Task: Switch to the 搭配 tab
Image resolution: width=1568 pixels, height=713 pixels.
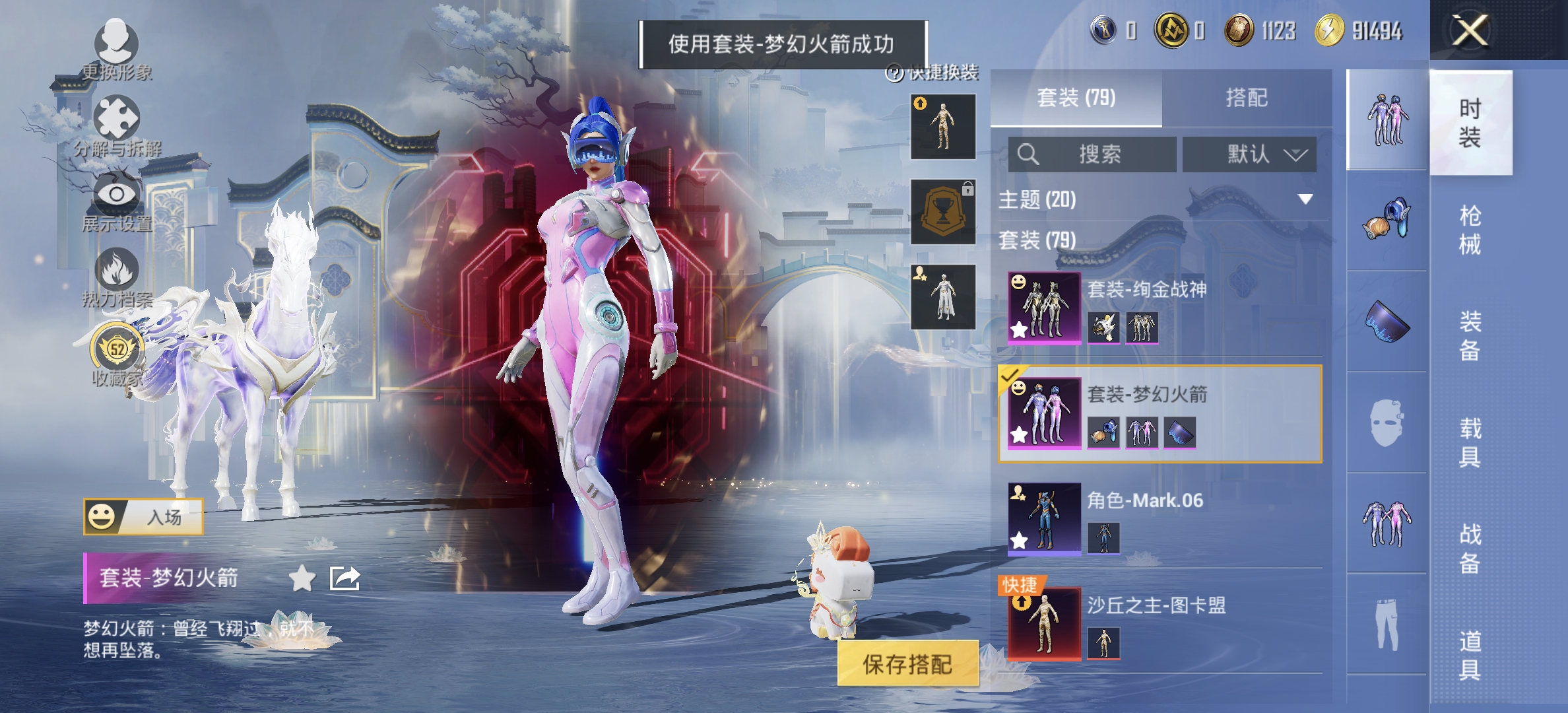Action: [x=1247, y=97]
